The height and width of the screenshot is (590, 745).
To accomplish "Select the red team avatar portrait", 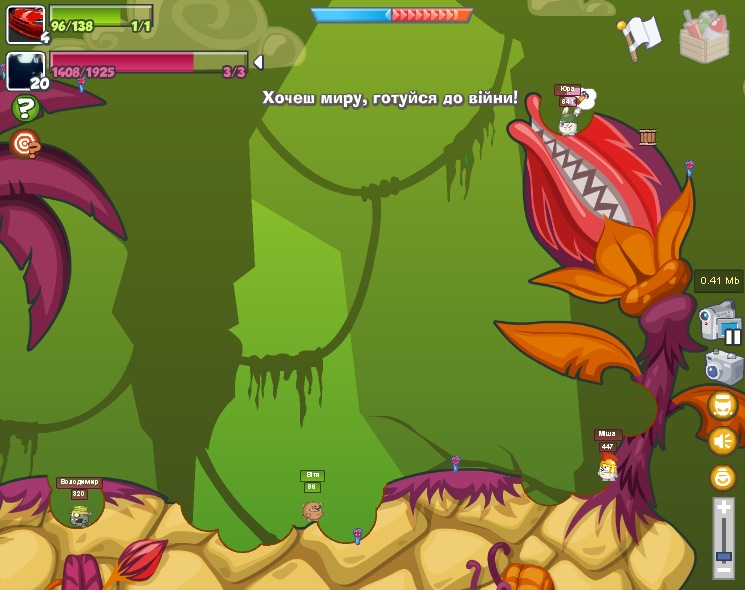I will 25,23.
